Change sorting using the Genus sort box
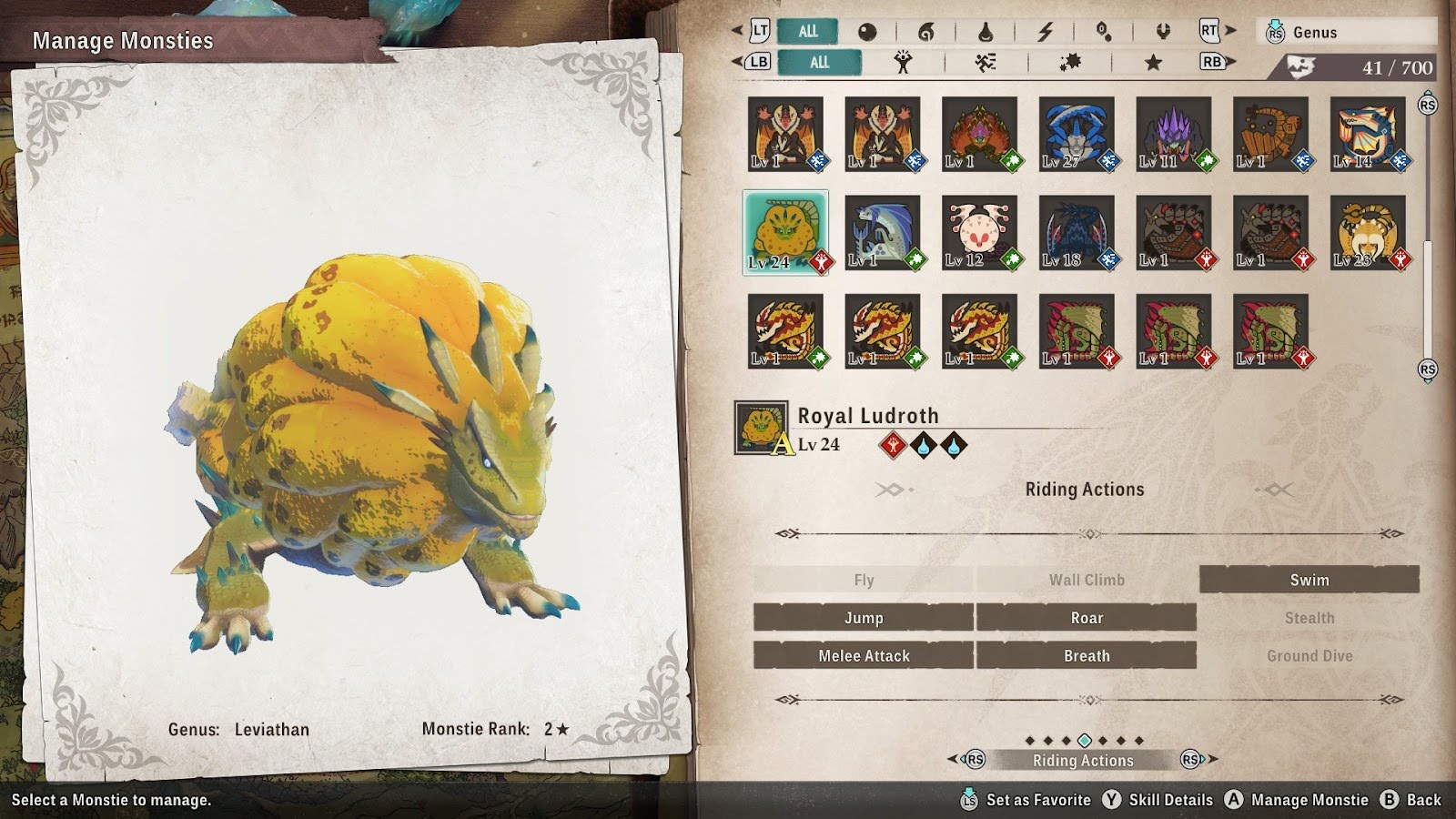This screenshot has width=1456, height=819. coord(1349,32)
